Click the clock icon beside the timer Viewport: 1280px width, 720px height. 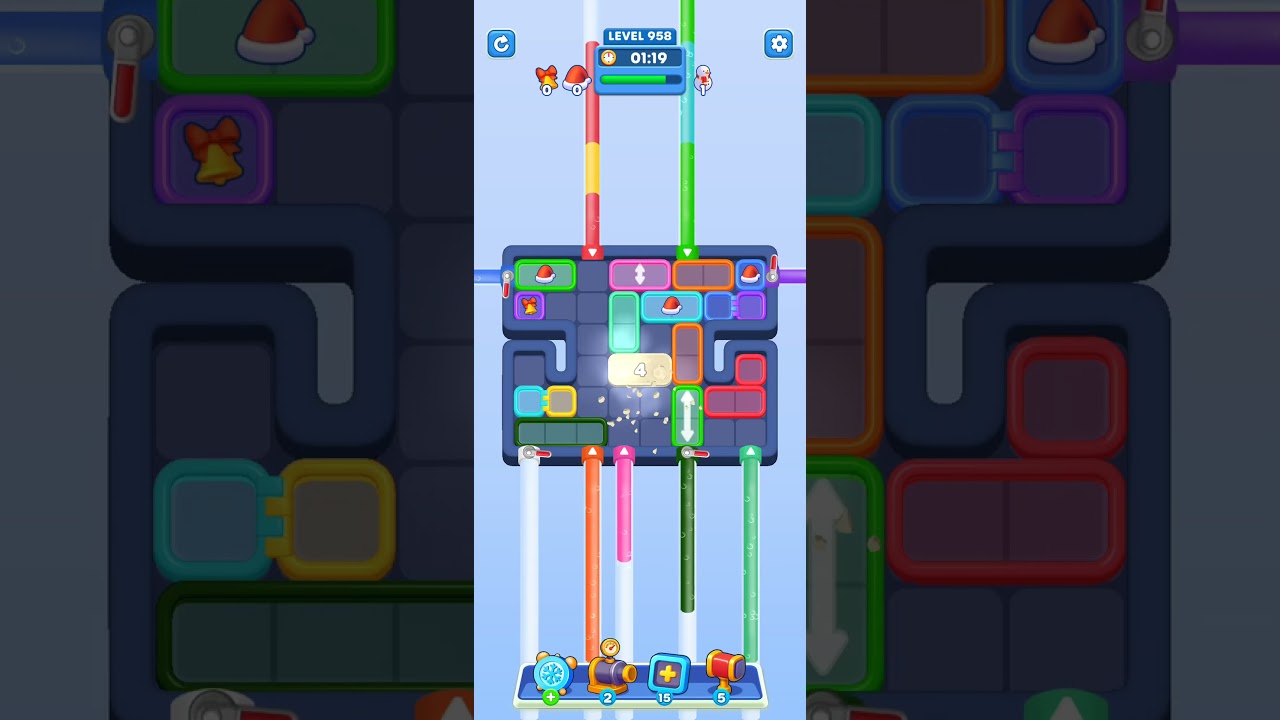click(609, 57)
